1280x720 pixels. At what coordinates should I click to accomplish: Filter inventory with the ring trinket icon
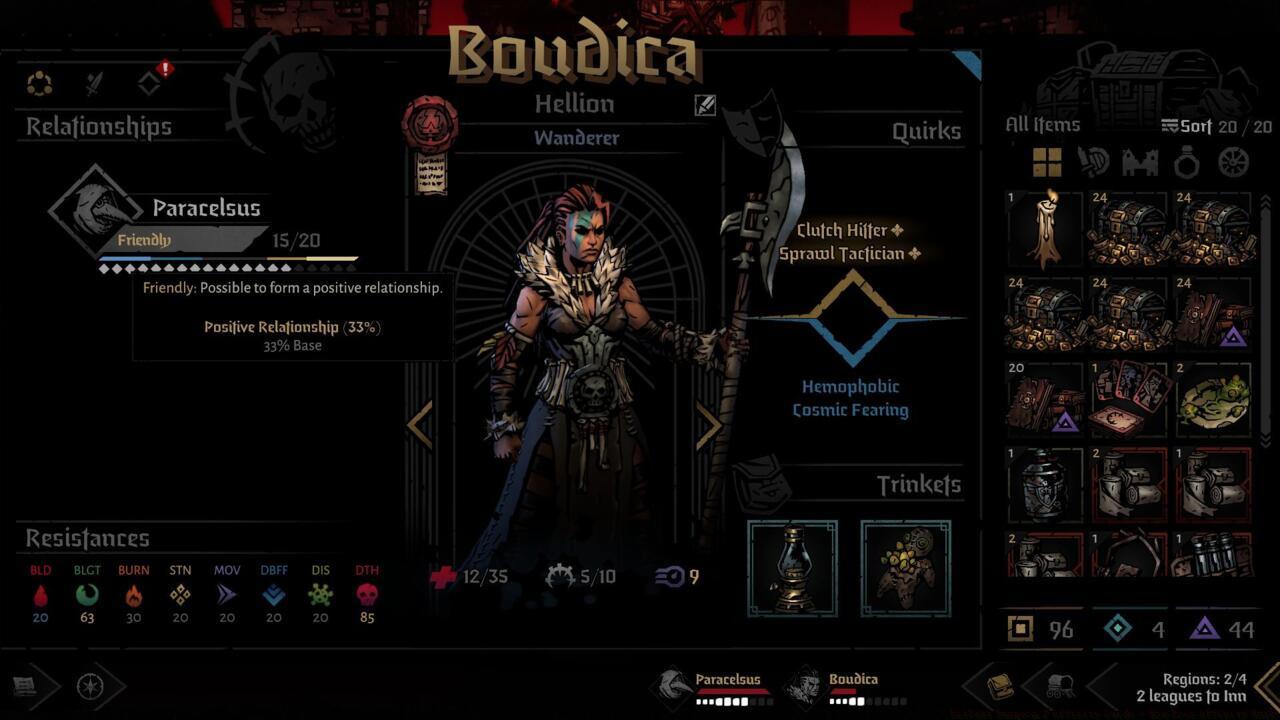click(1186, 162)
